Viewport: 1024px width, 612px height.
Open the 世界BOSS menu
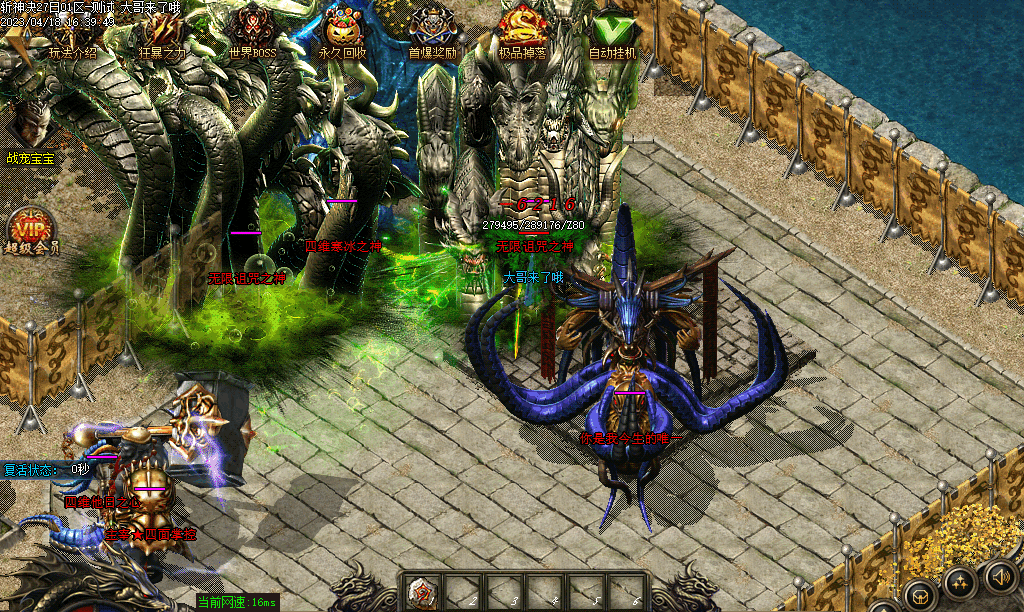tap(252, 34)
